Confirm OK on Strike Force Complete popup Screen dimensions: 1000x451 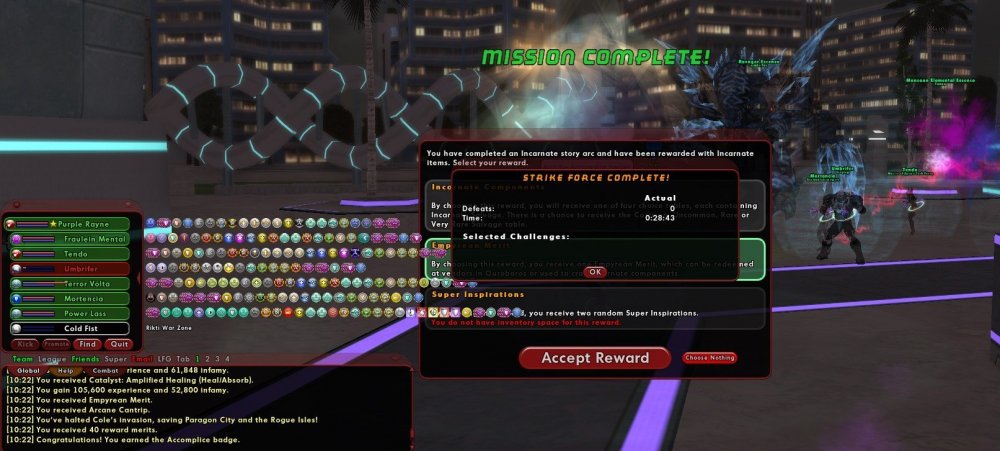point(595,271)
